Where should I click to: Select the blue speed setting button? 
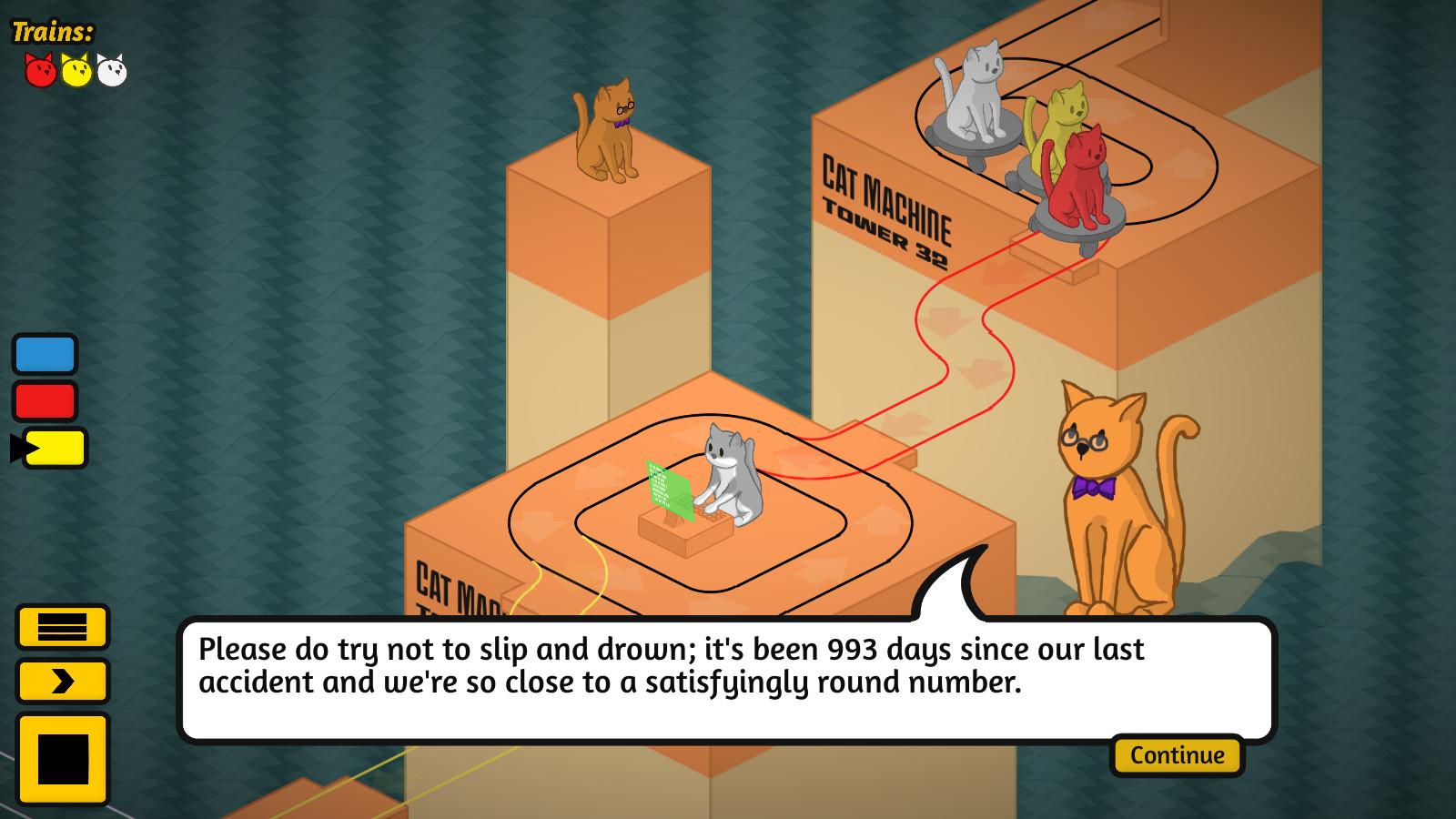[x=45, y=354]
